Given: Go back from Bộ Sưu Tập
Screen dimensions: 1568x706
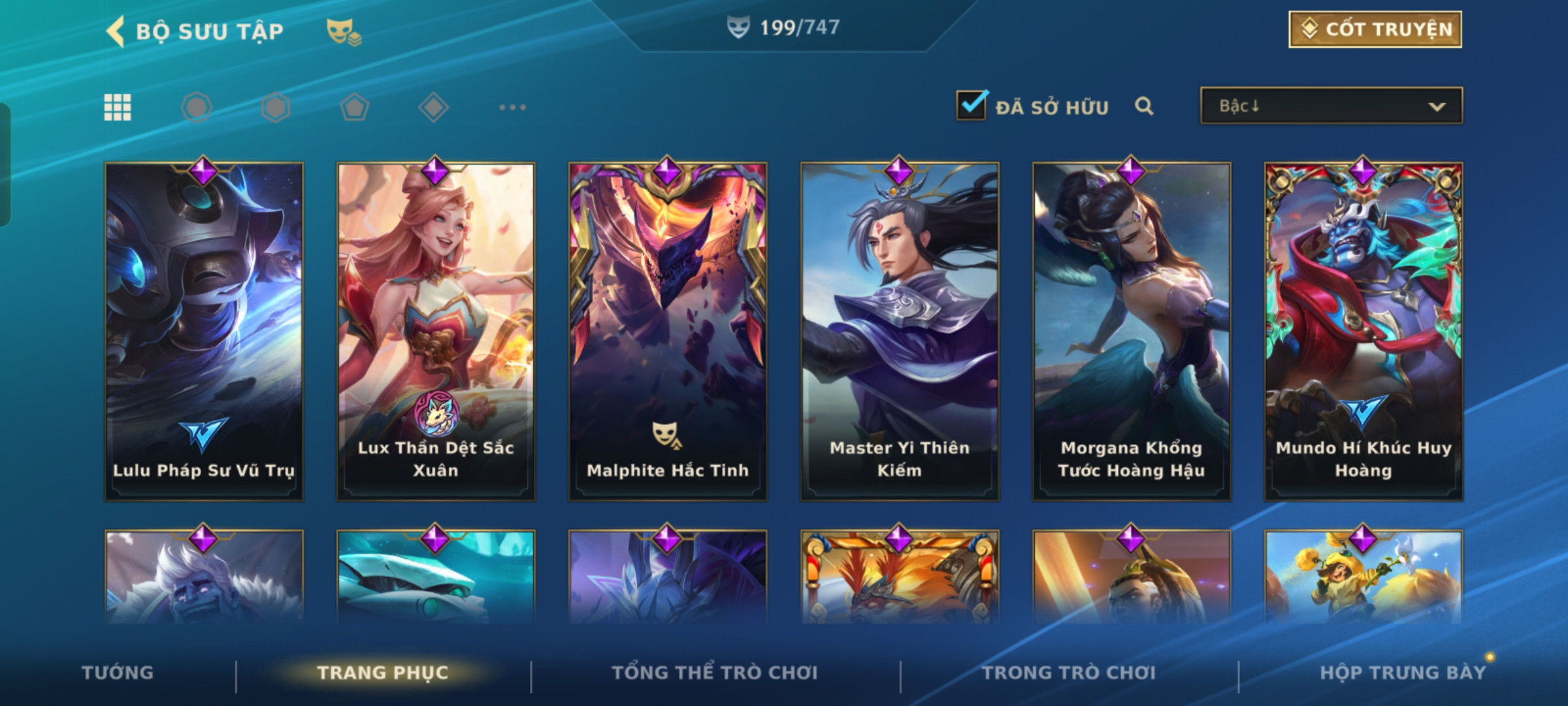Looking at the screenshot, I should point(116,31).
